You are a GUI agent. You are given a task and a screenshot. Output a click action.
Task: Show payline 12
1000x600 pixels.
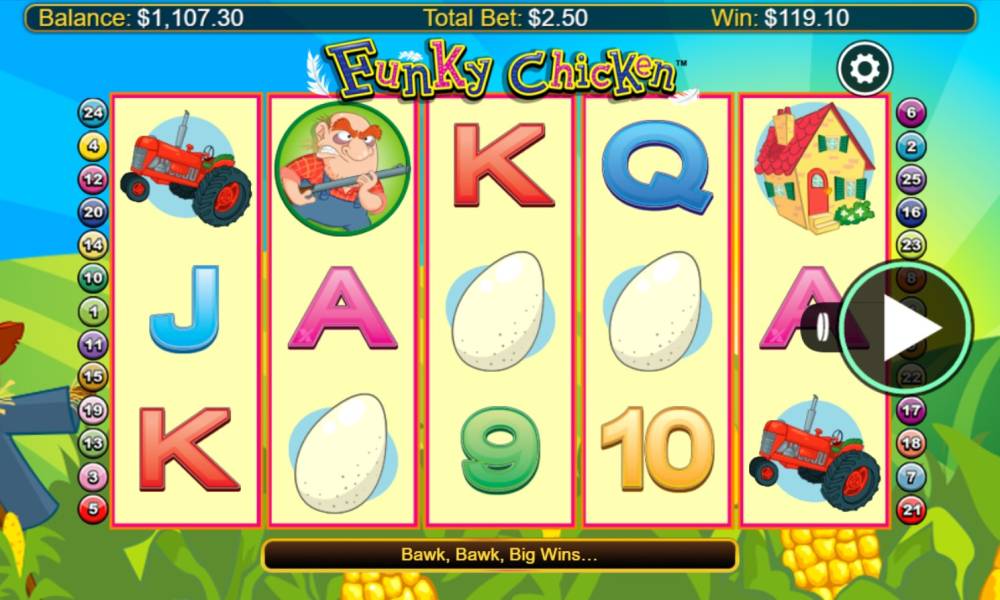coord(93,180)
